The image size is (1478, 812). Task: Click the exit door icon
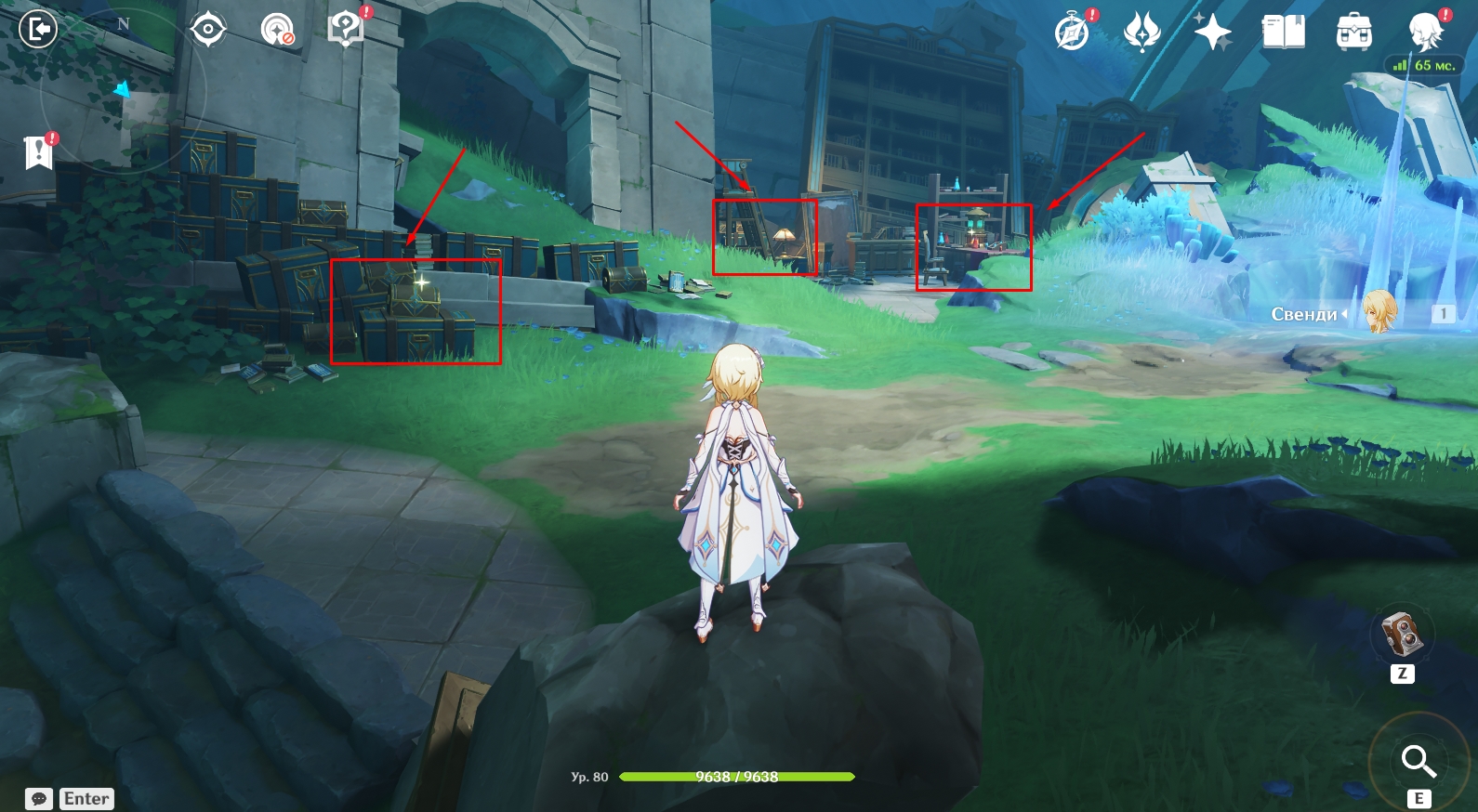38,30
